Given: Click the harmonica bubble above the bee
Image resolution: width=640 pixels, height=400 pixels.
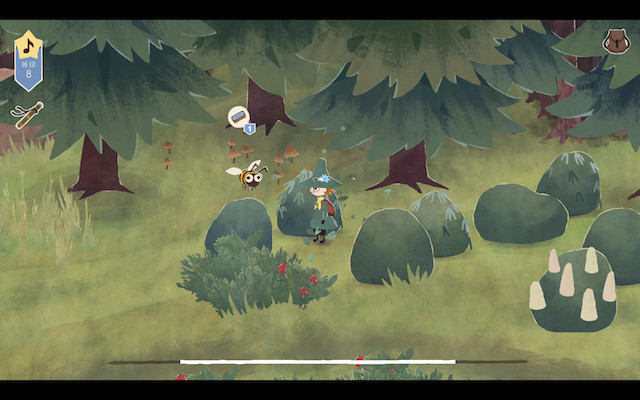Looking at the screenshot, I should (x=238, y=118).
